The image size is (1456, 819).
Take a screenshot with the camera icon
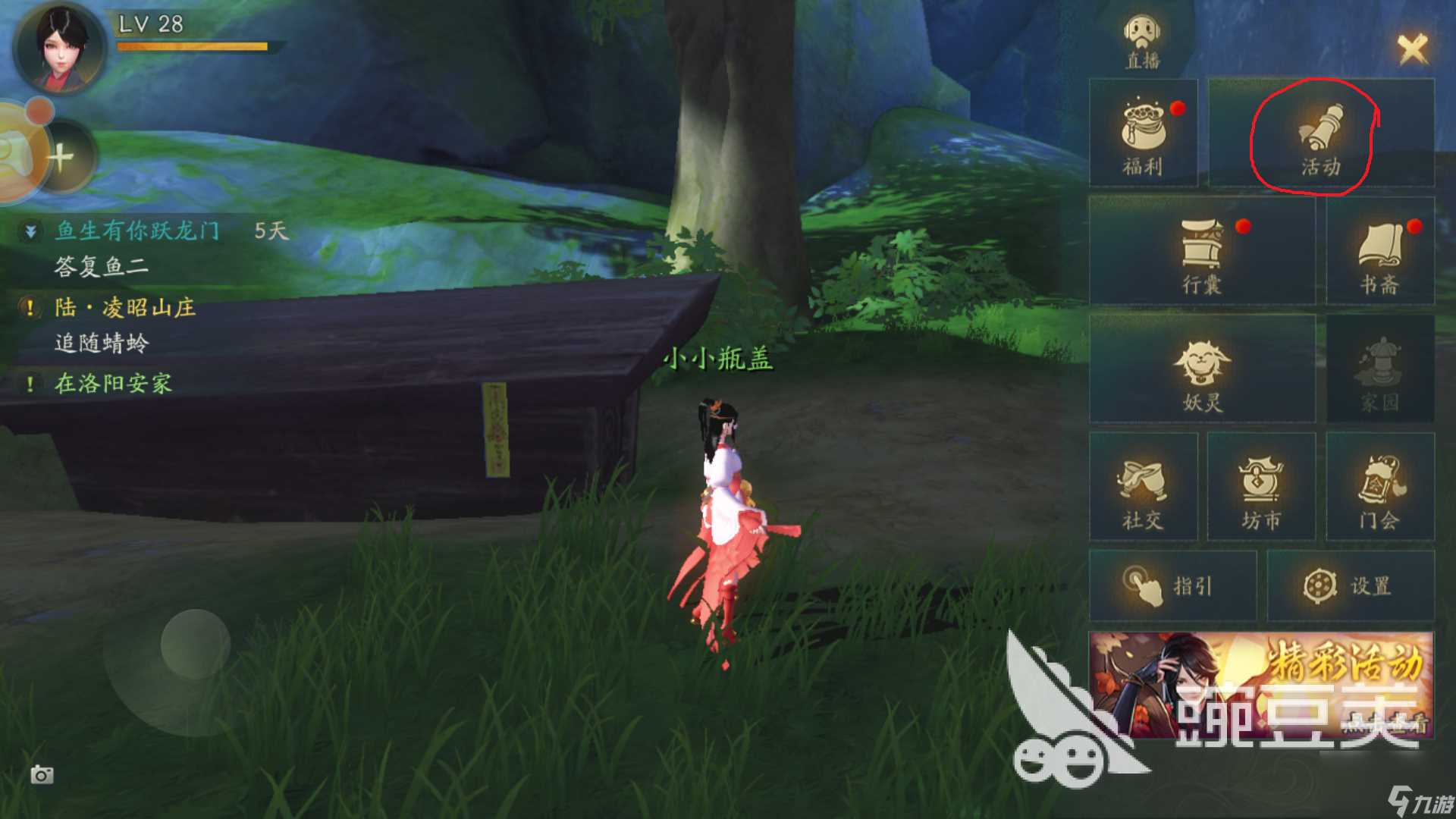(42, 774)
